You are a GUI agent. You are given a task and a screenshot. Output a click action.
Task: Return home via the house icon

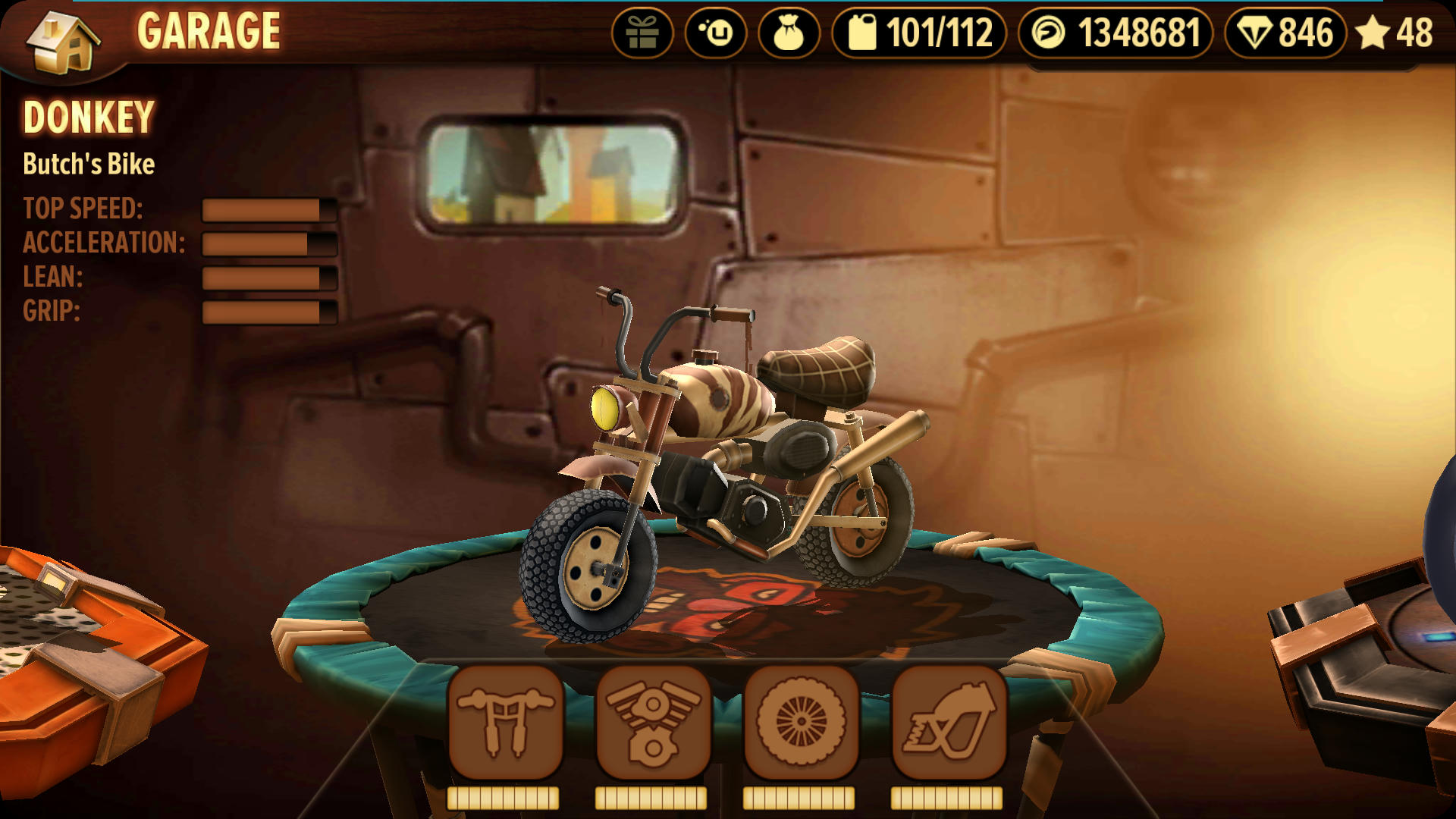pos(63,42)
